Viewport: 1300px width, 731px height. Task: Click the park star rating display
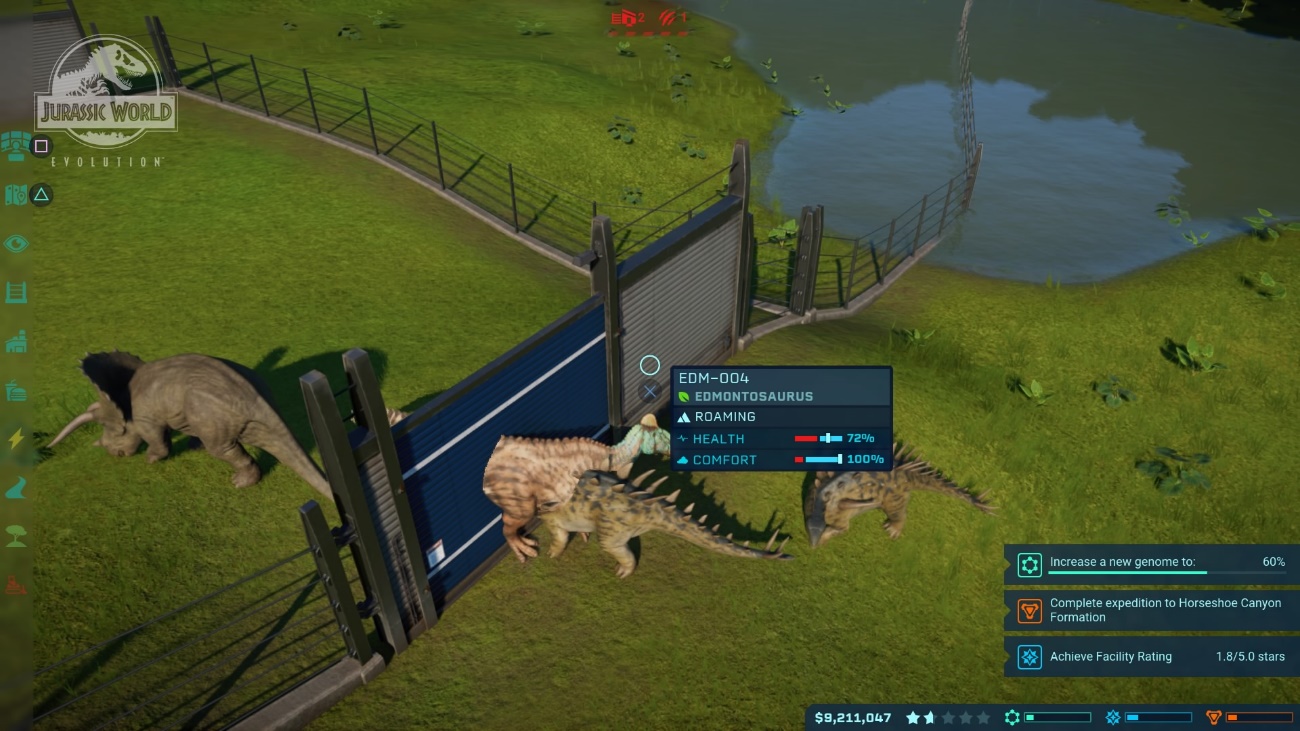click(947, 718)
